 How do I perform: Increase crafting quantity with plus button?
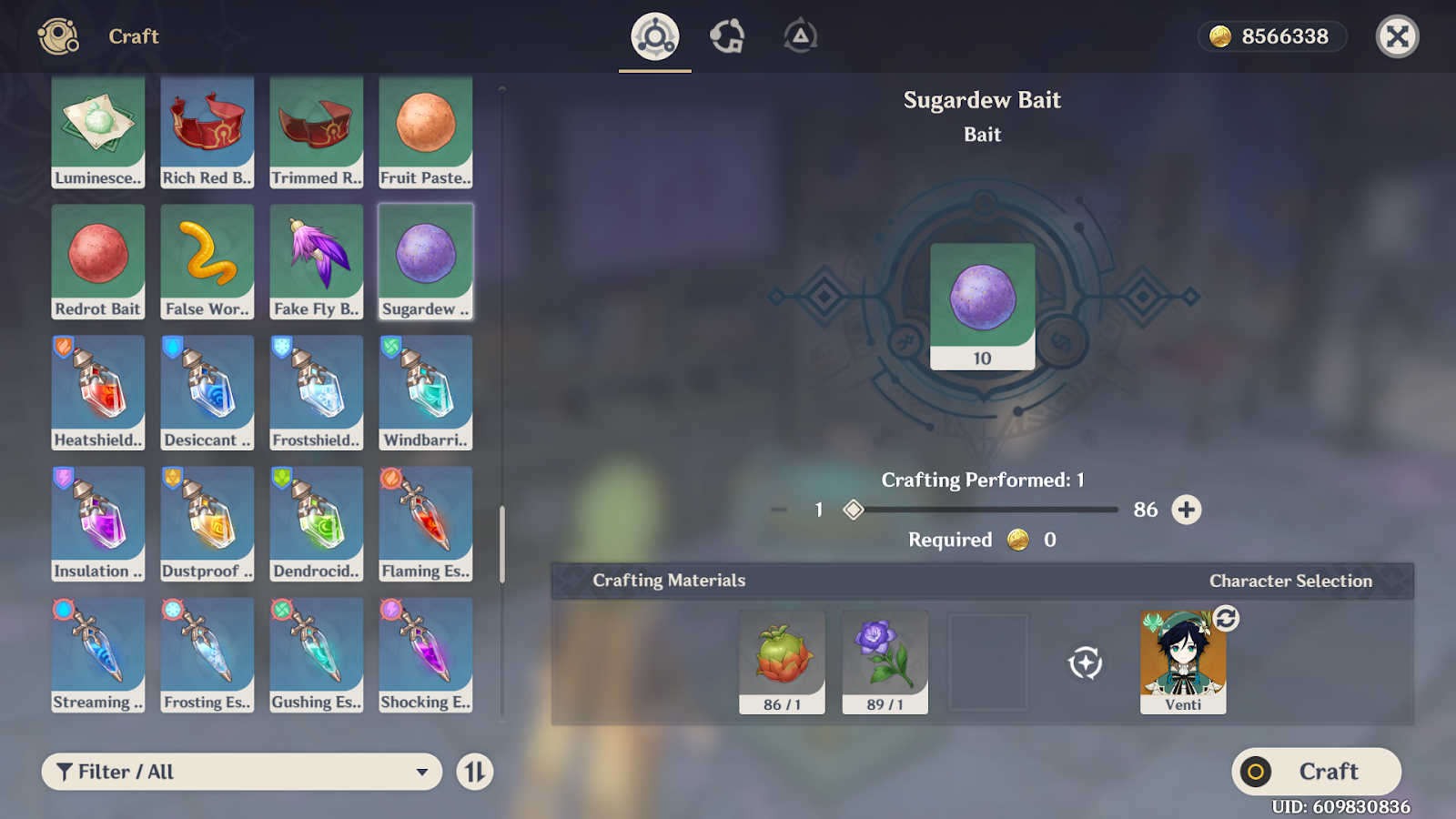tap(1186, 510)
